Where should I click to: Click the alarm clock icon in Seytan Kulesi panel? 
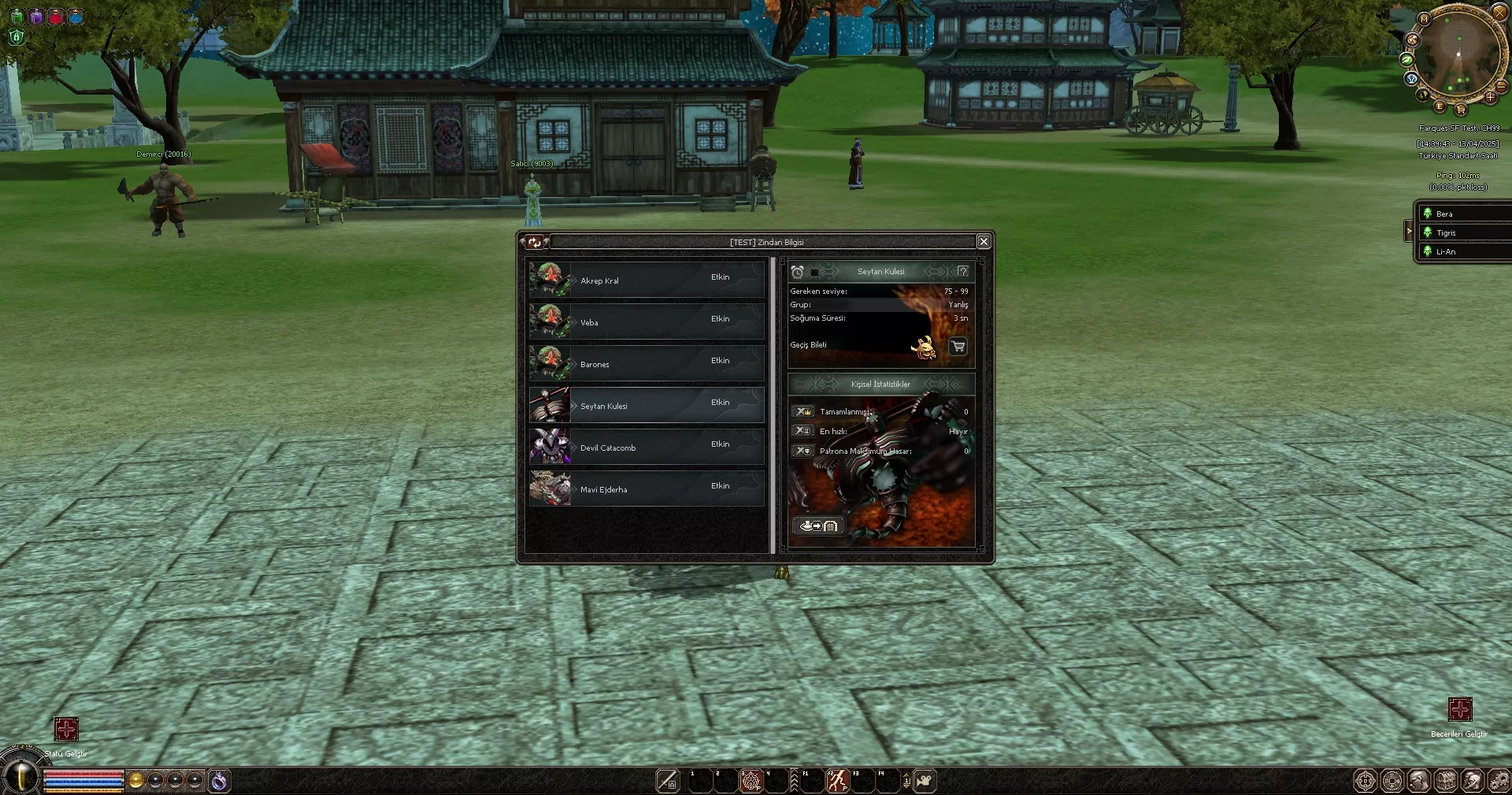[797, 271]
